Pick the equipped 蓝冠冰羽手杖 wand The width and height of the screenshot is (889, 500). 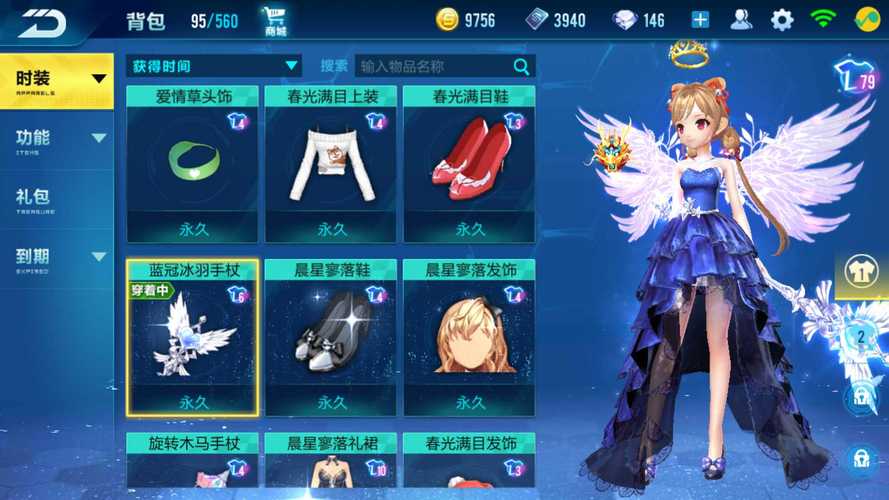pos(192,338)
